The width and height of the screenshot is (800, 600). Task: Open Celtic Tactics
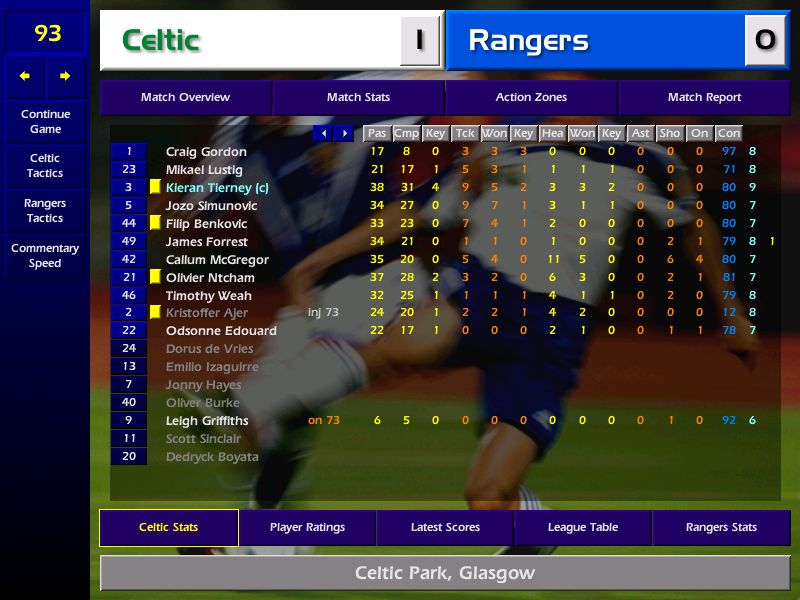(x=45, y=166)
